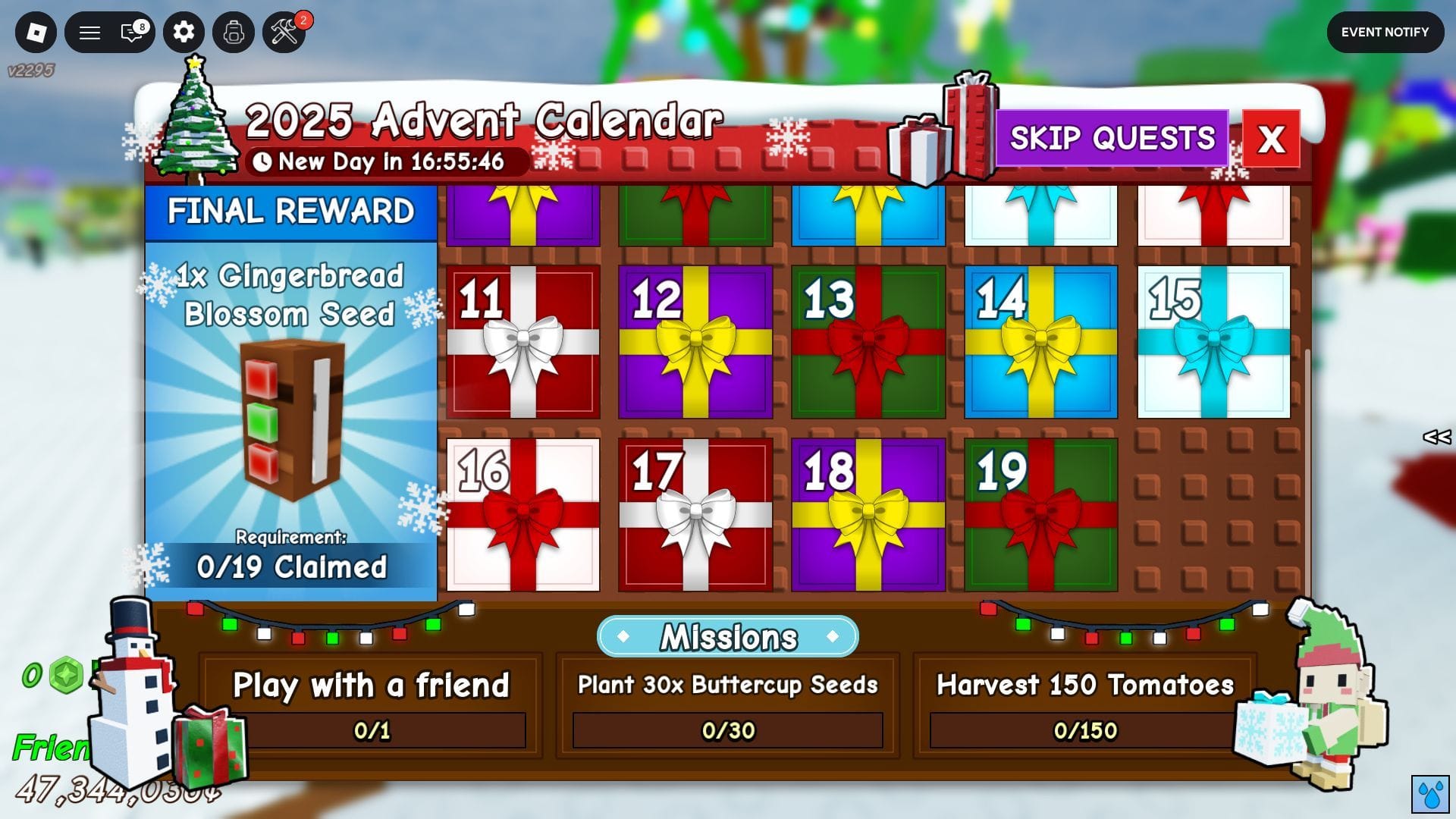Click the Gingerbread Blossom Seed reward image
Image resolution: width=1456 pixels, height=819 pixels.
290,409
